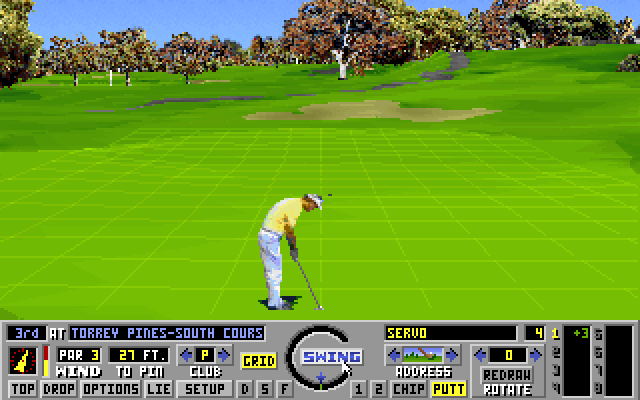Choose the CHIP shot type
This screenshot has height=400, width=640.
(x=408, y=389)
